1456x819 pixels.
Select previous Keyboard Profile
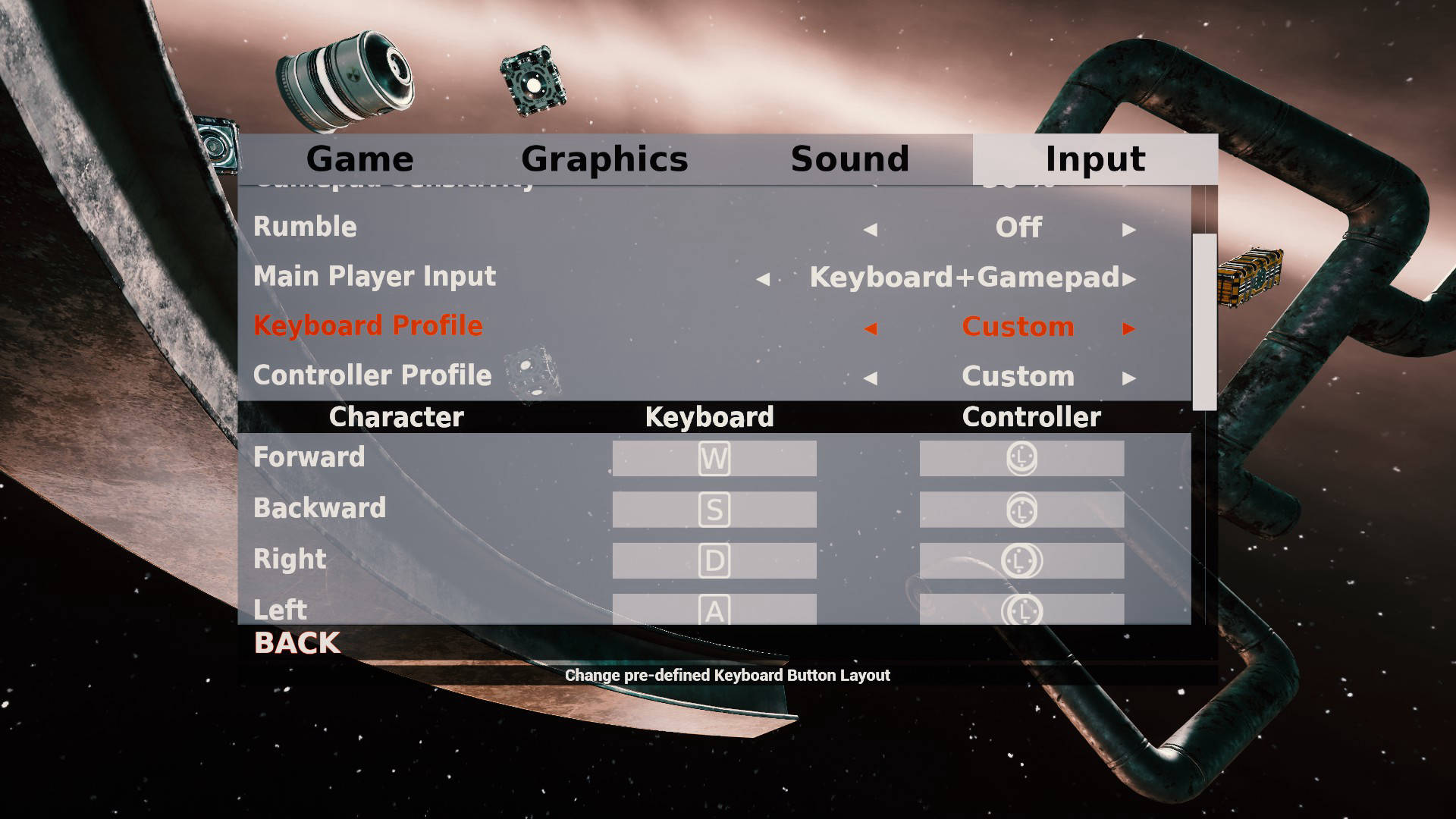click(x=871, y=328)
